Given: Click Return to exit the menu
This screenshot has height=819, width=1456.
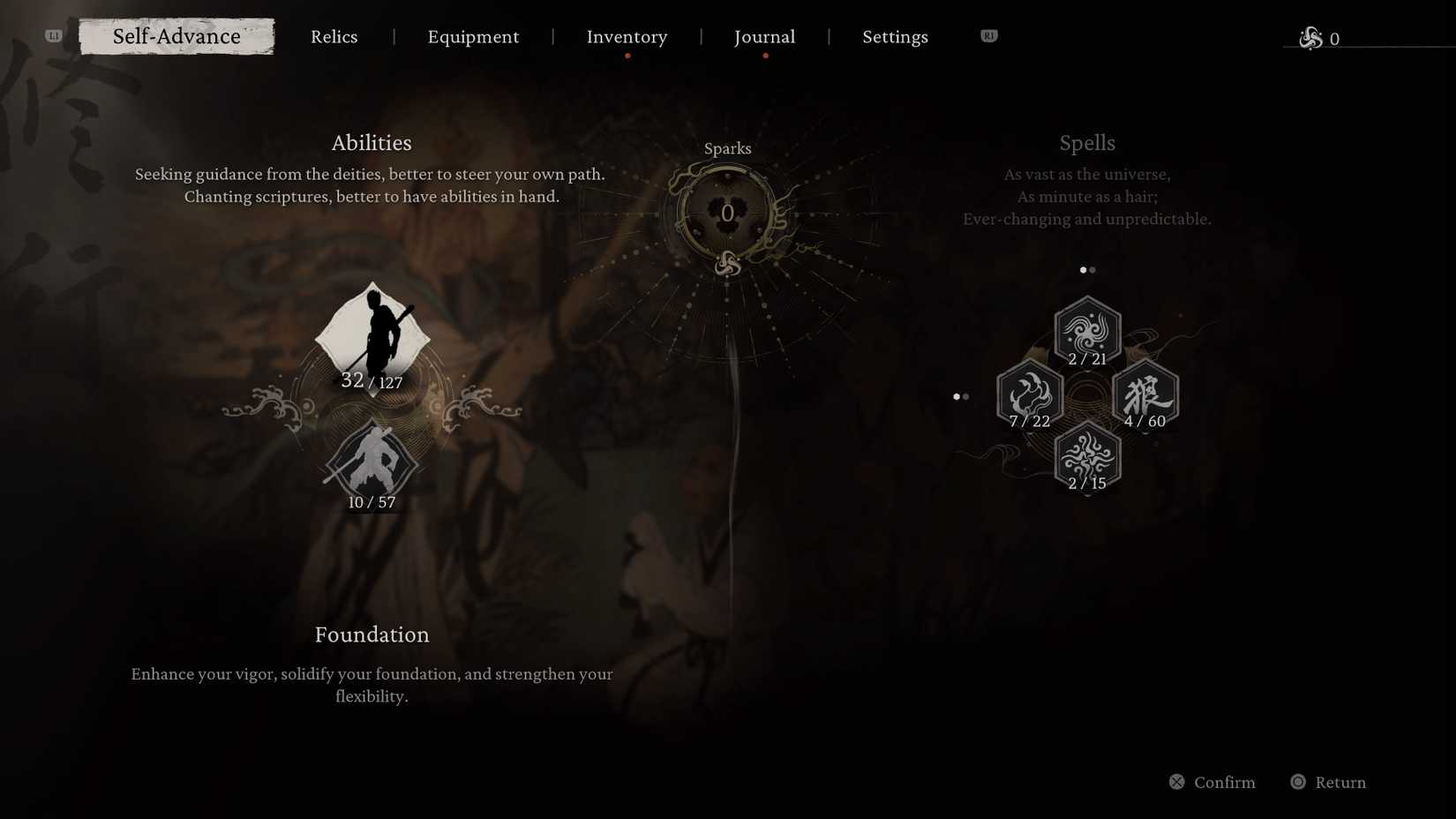Looking at the screenshot, I should (1328, 782).
